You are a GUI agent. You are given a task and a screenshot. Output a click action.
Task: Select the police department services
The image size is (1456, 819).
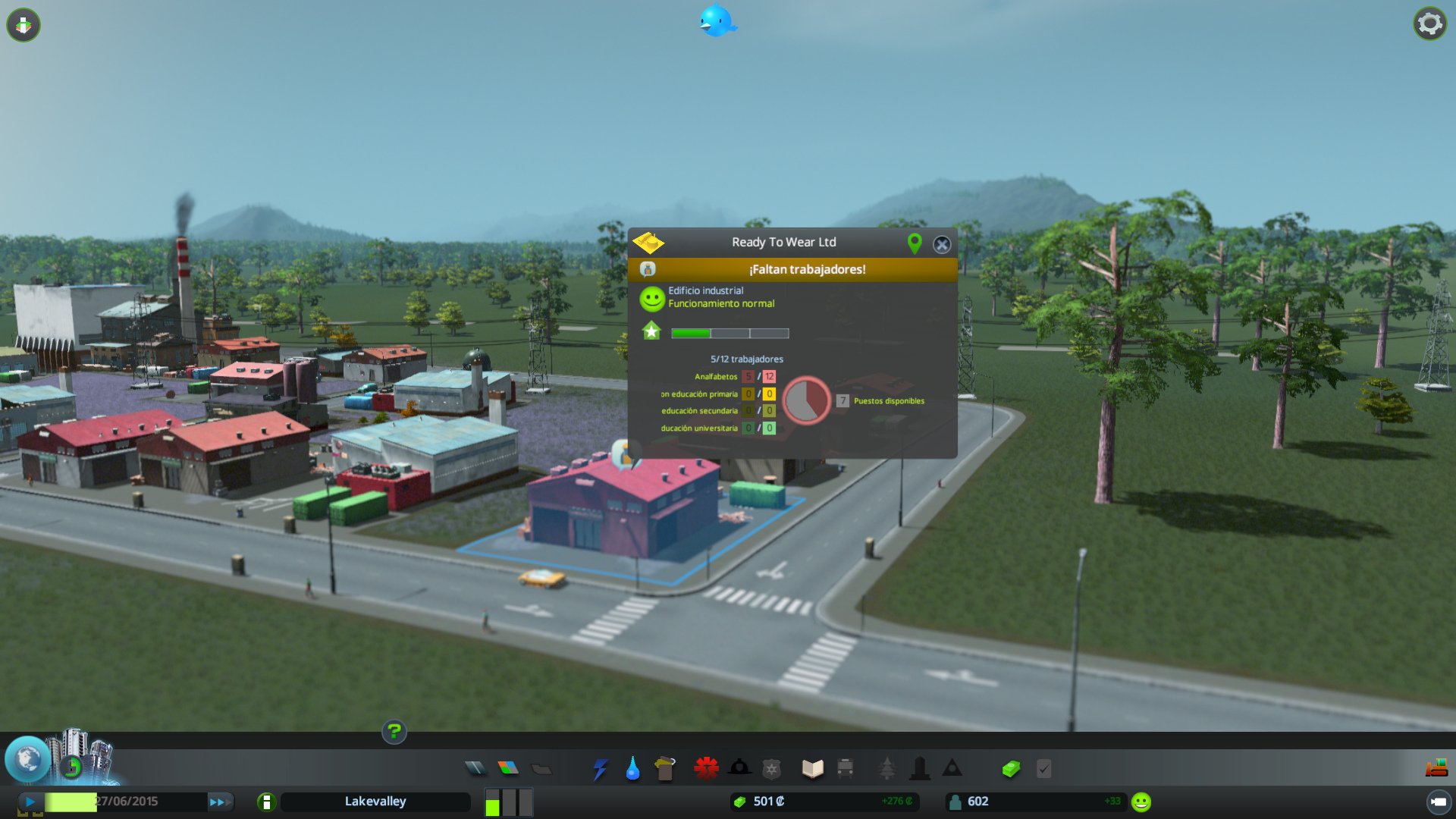click(x=770, y=767)
